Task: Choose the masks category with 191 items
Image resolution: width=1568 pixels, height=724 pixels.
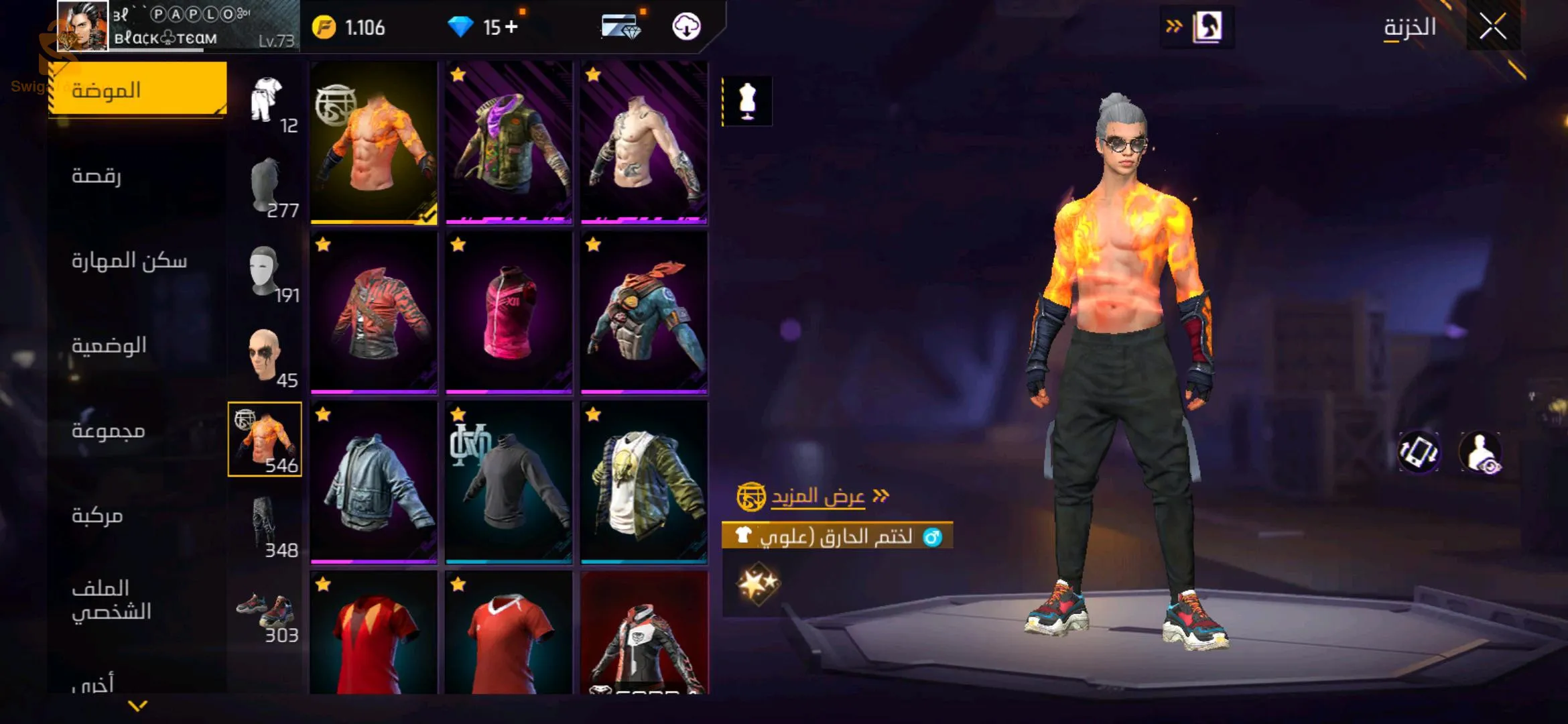Action: pyautogui.click(x=265, y=270)
